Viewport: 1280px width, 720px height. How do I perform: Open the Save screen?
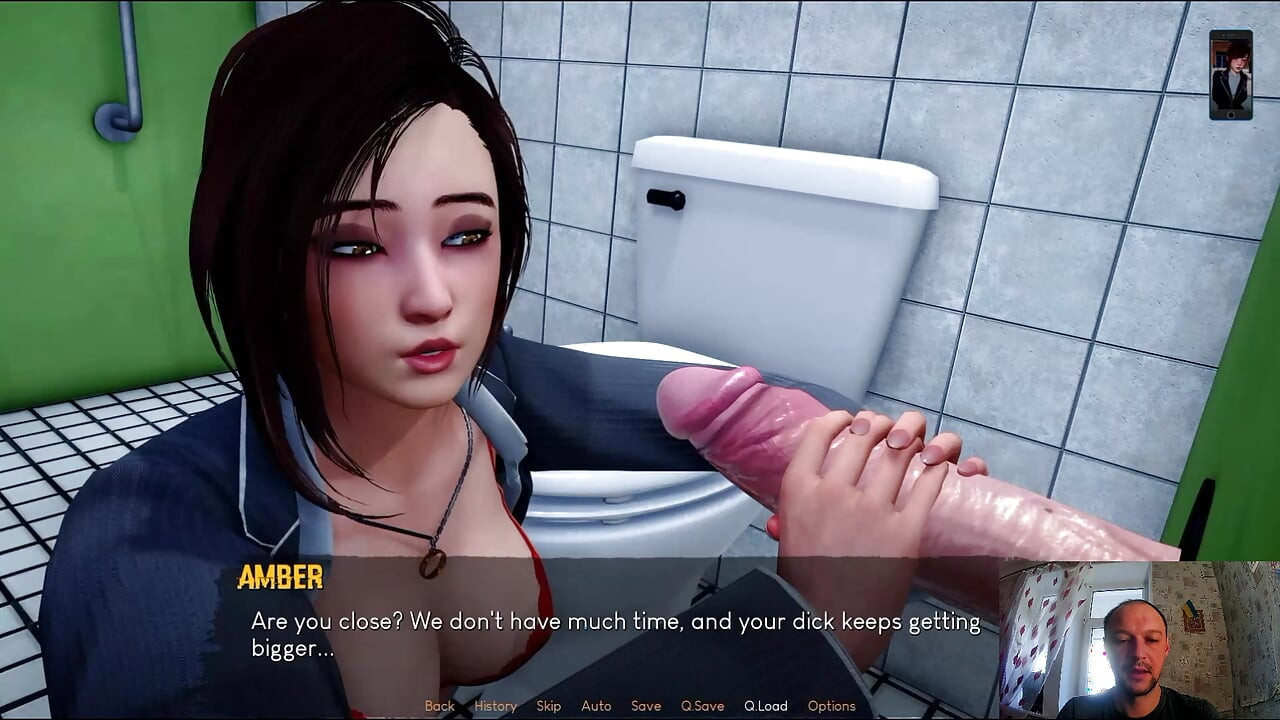(x=646, y=706)
